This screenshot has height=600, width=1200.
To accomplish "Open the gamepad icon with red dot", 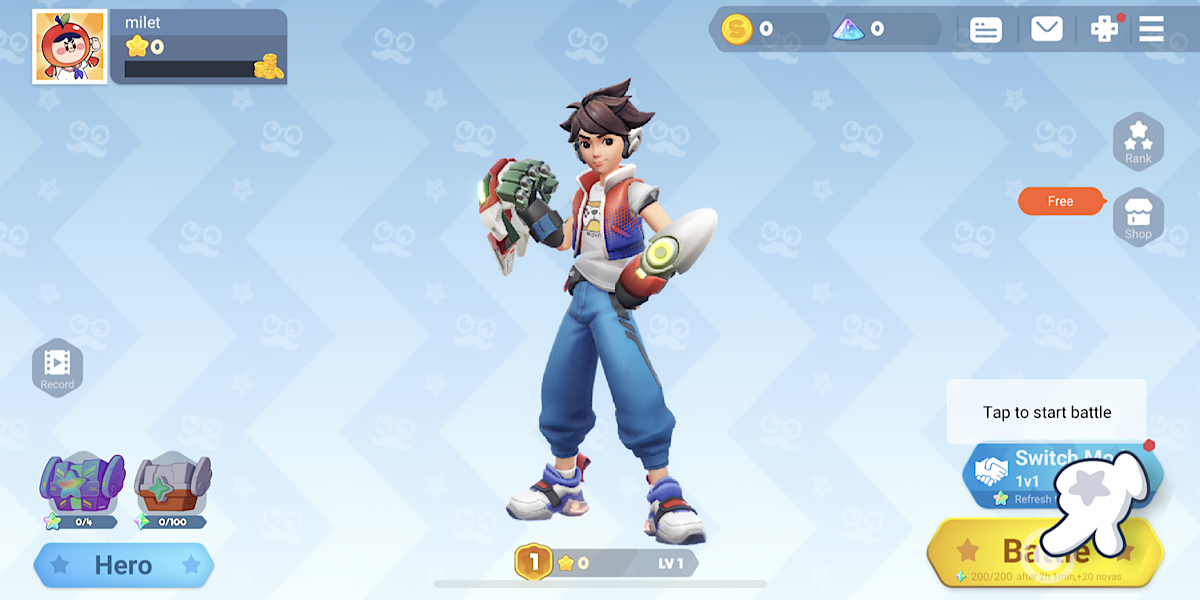I will coord(1104,29).
